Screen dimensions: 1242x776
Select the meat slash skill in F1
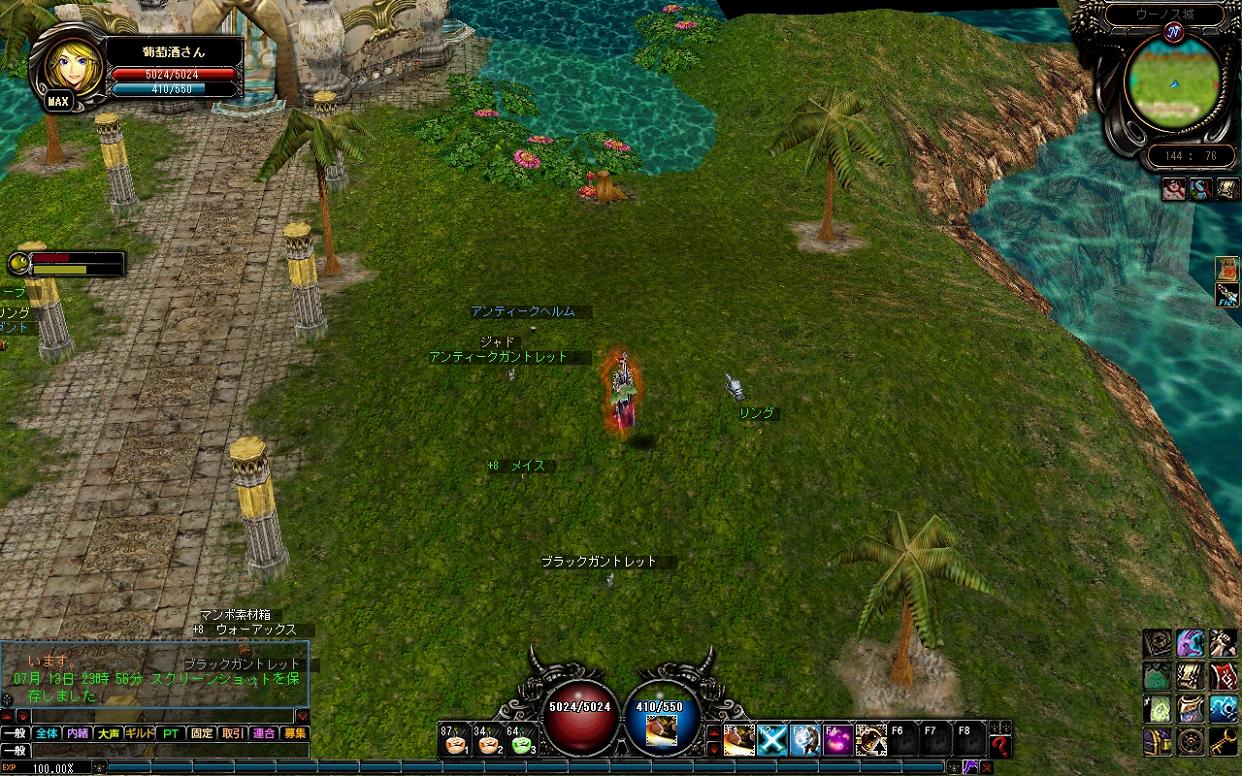(x=739, y=740)
